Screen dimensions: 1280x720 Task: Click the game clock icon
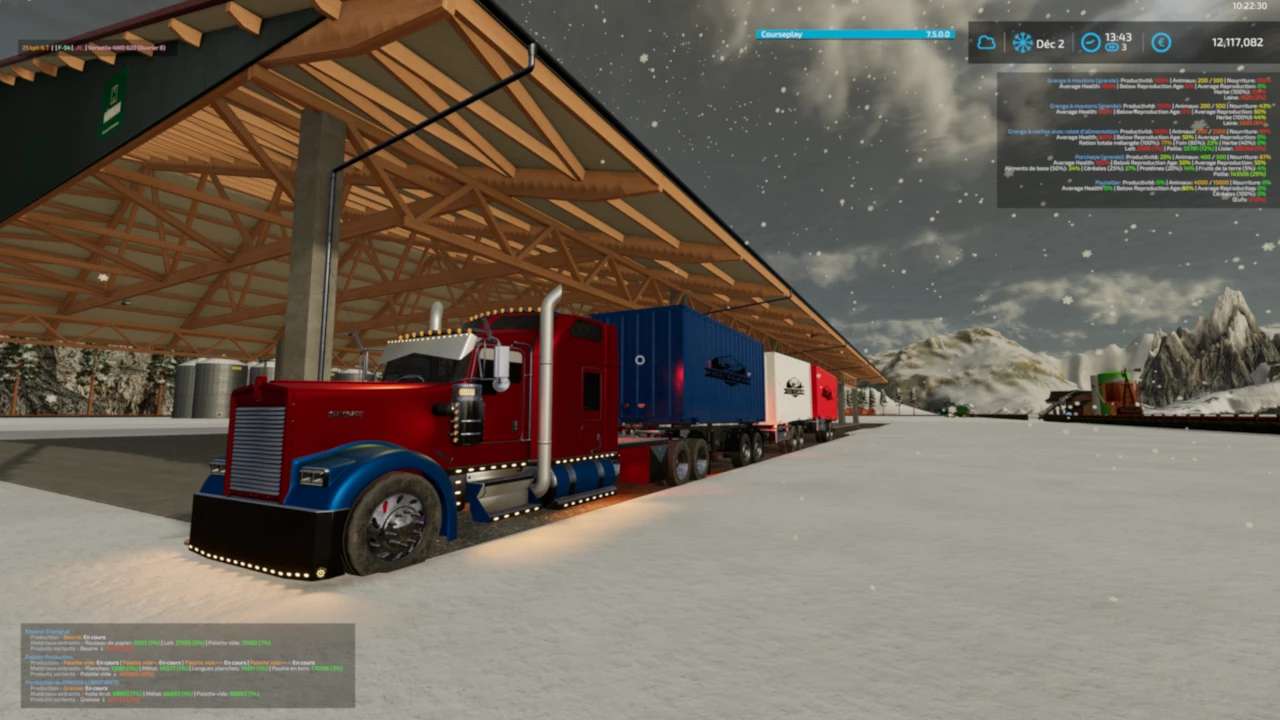click(1090, 43)
